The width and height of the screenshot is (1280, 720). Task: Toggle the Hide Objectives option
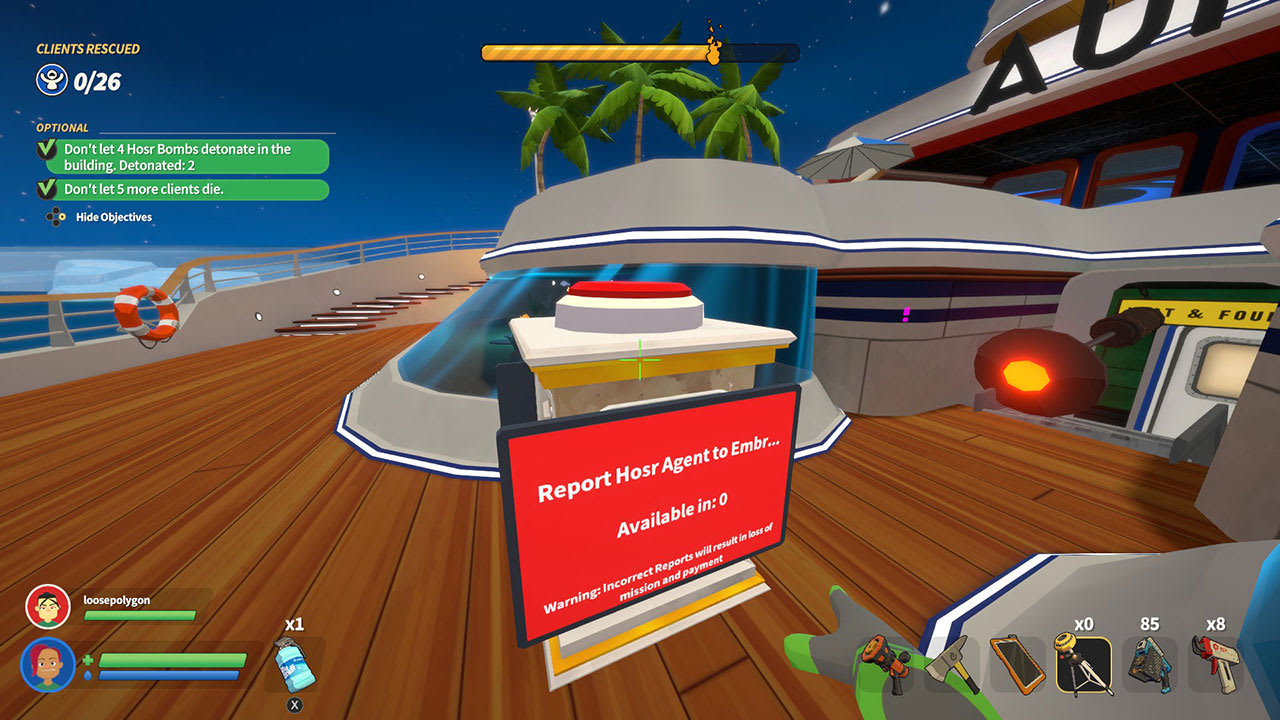[x=110, y=217]
